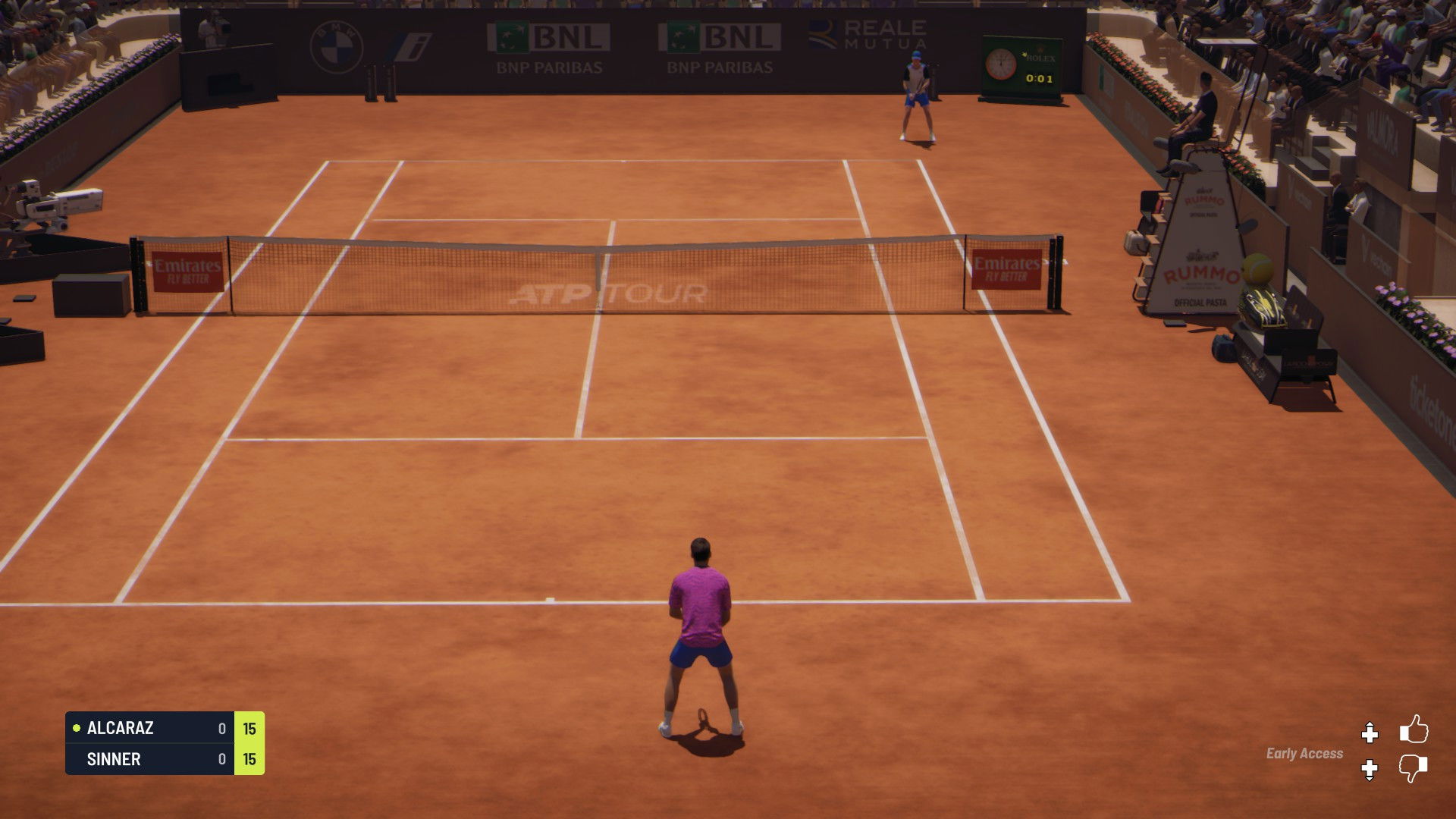The image size is (1456, 819).
Task: Give thumbs down Early Access feedback
Action: (1413, 768)
